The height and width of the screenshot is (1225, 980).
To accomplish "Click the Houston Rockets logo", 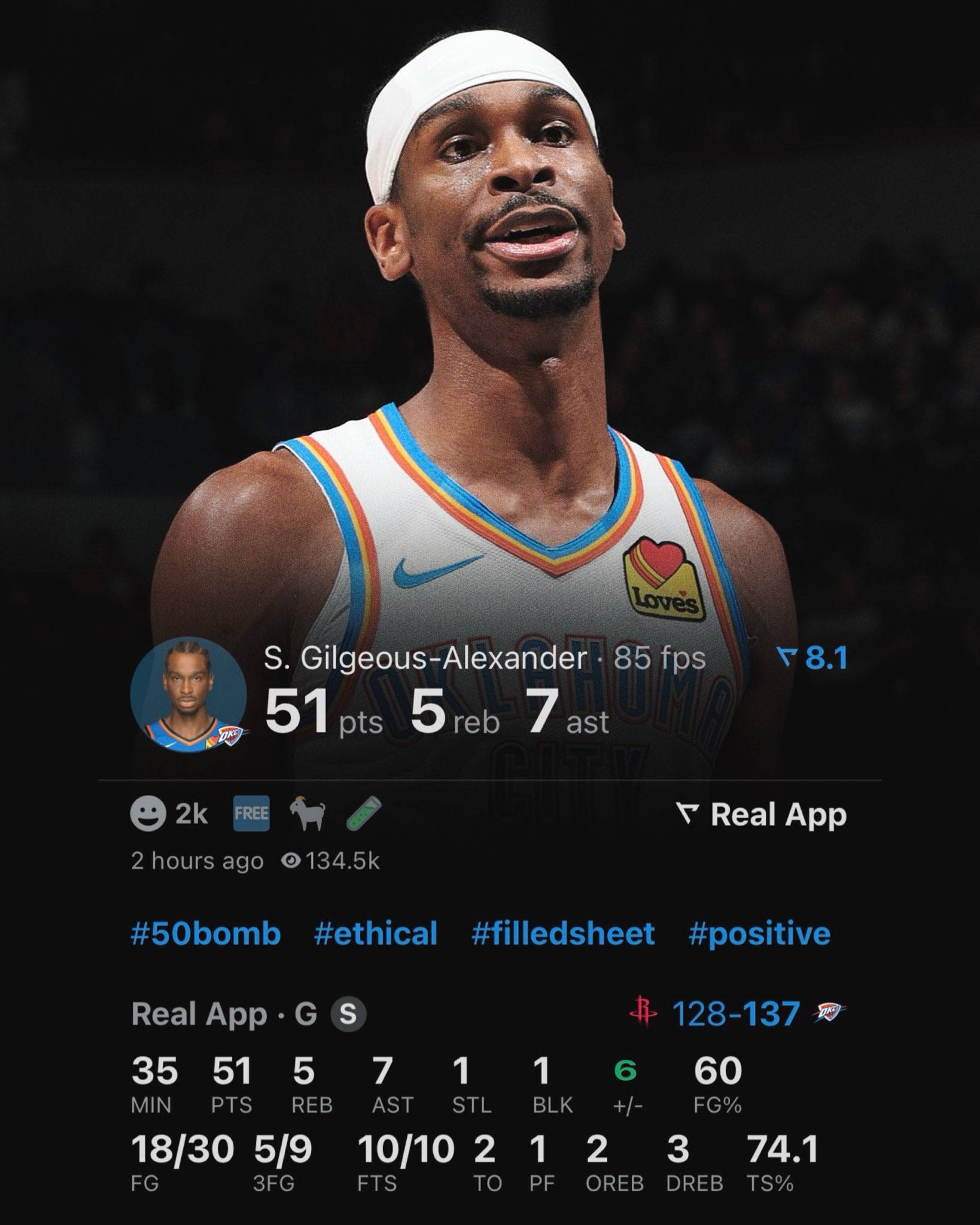I will [644, 1013].
